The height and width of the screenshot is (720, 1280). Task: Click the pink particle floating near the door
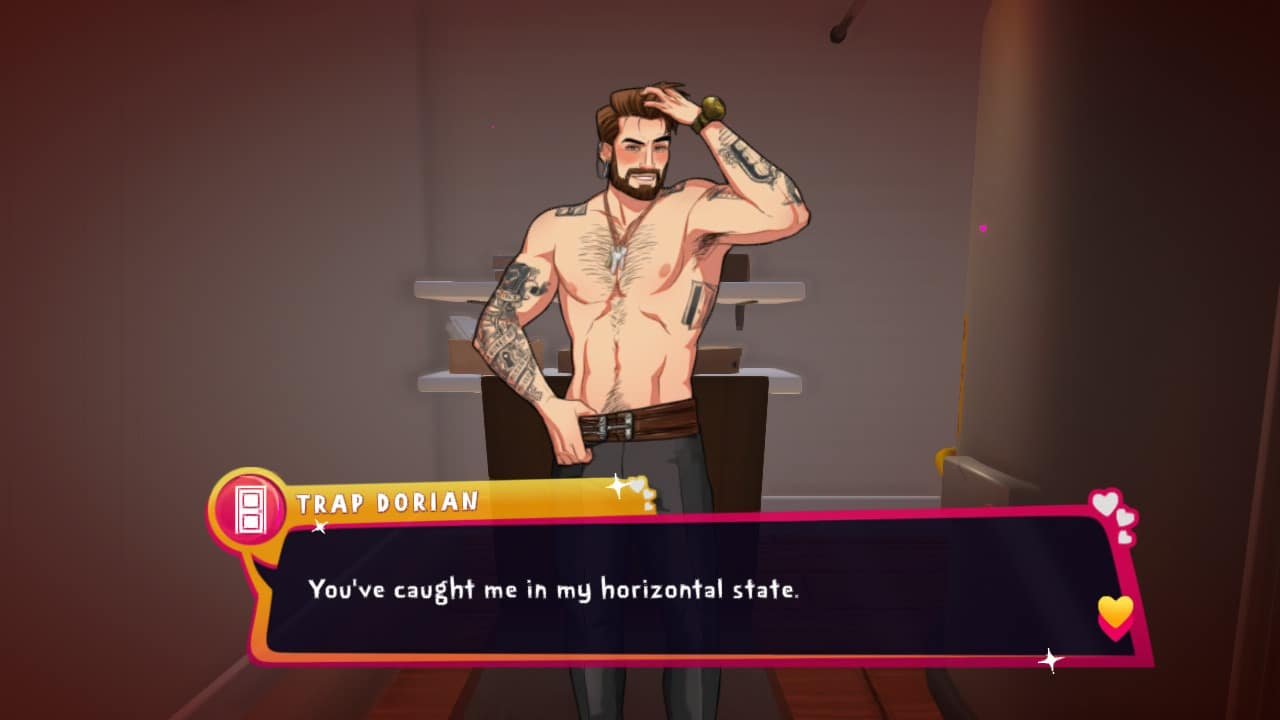click(x=982, y=226)
